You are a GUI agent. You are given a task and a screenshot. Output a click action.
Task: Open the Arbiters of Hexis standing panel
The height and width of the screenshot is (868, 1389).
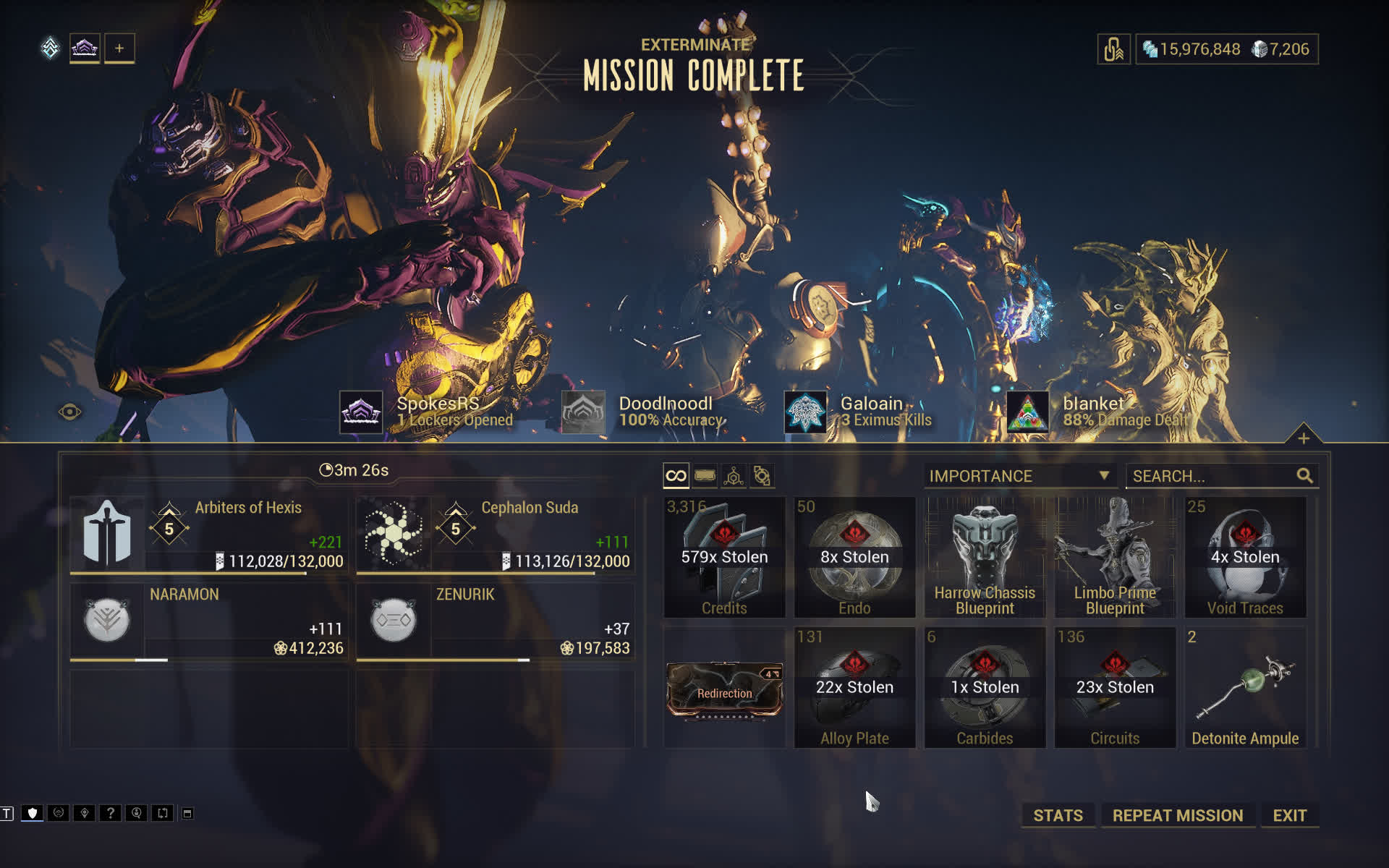pyautogui.click(x=208, y=535)
